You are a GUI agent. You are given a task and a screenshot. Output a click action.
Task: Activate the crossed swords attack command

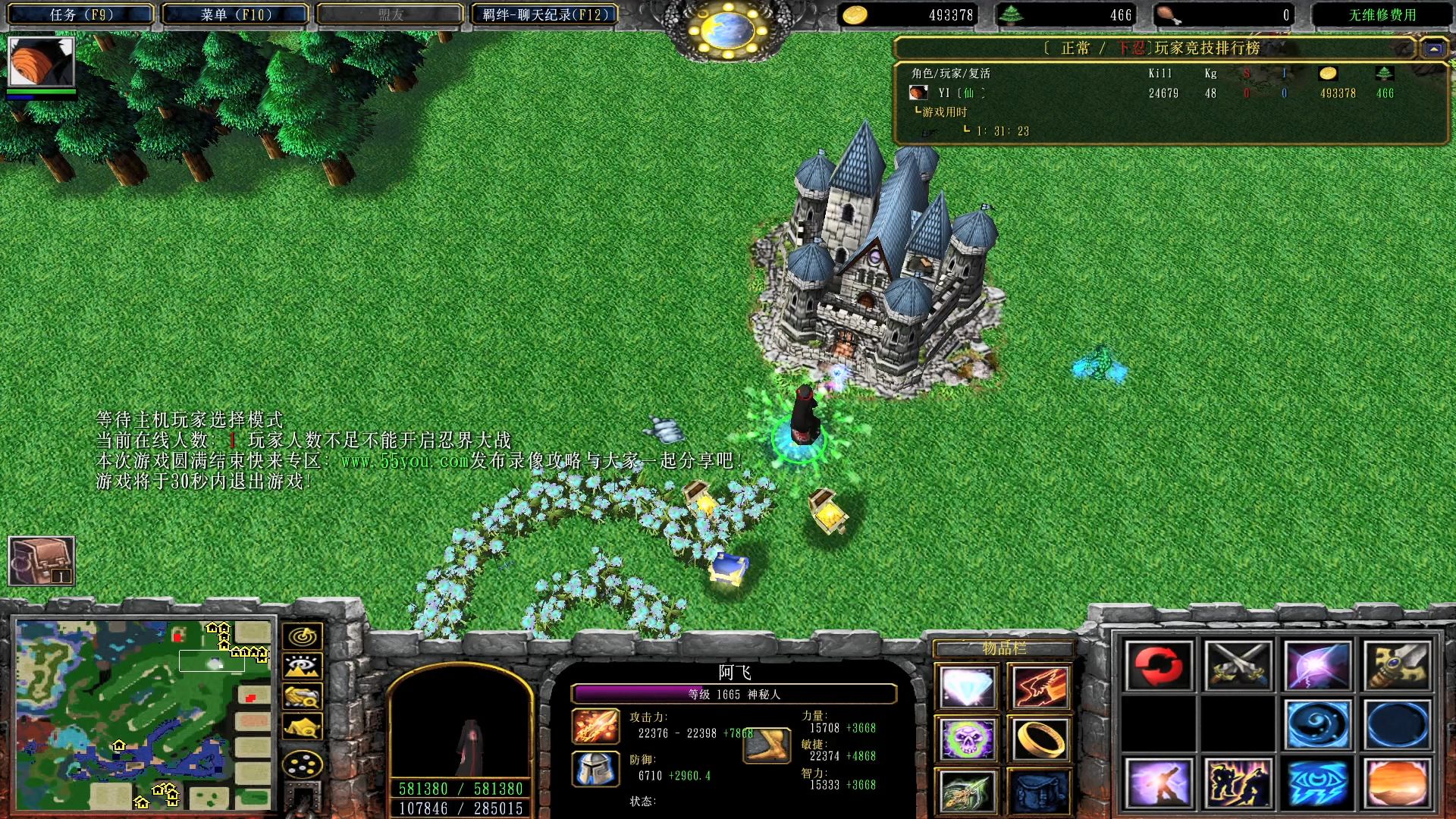click(x=1238, y=665)
